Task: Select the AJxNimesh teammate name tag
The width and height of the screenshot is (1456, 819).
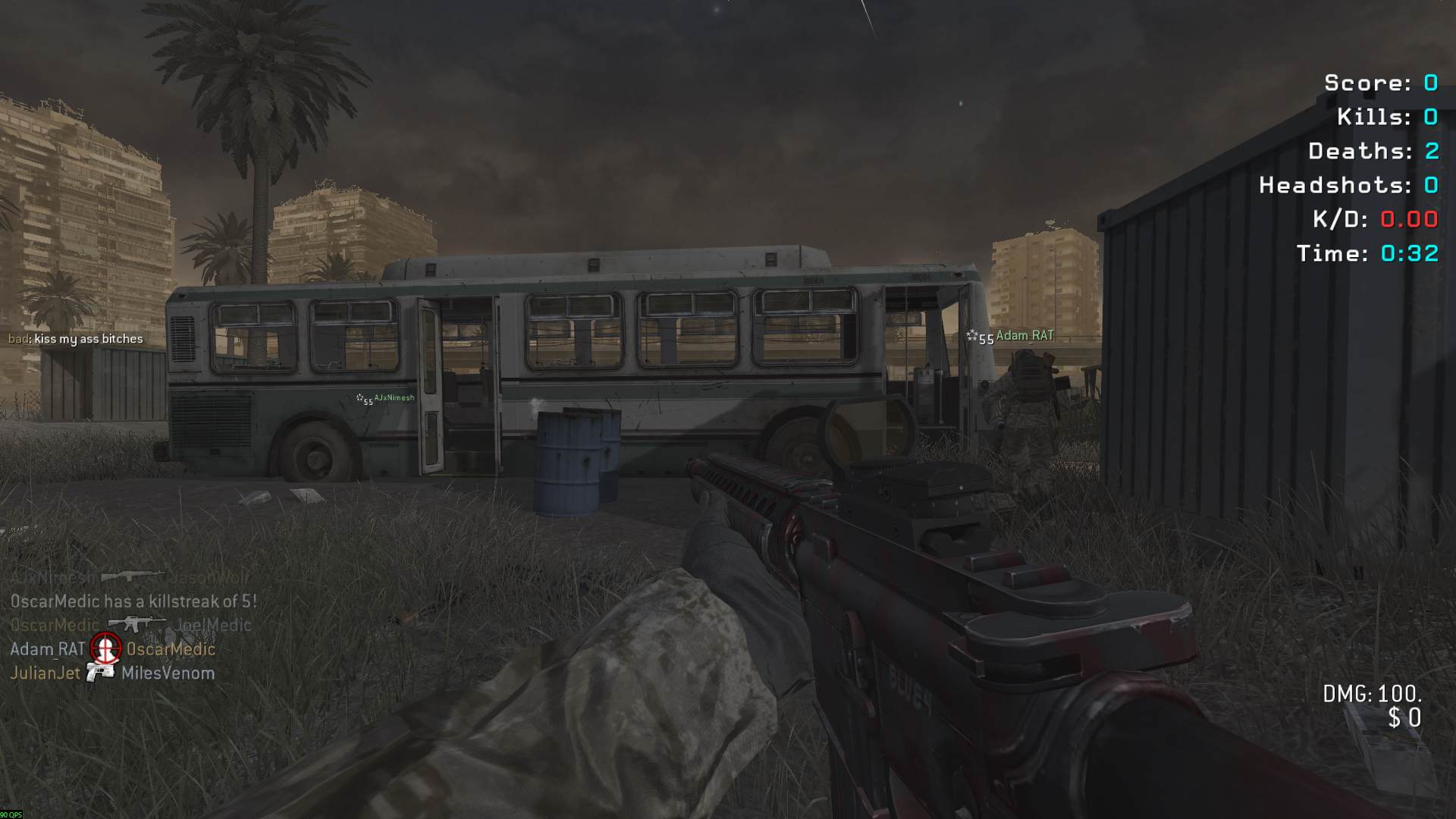Action: pos(394,398)
